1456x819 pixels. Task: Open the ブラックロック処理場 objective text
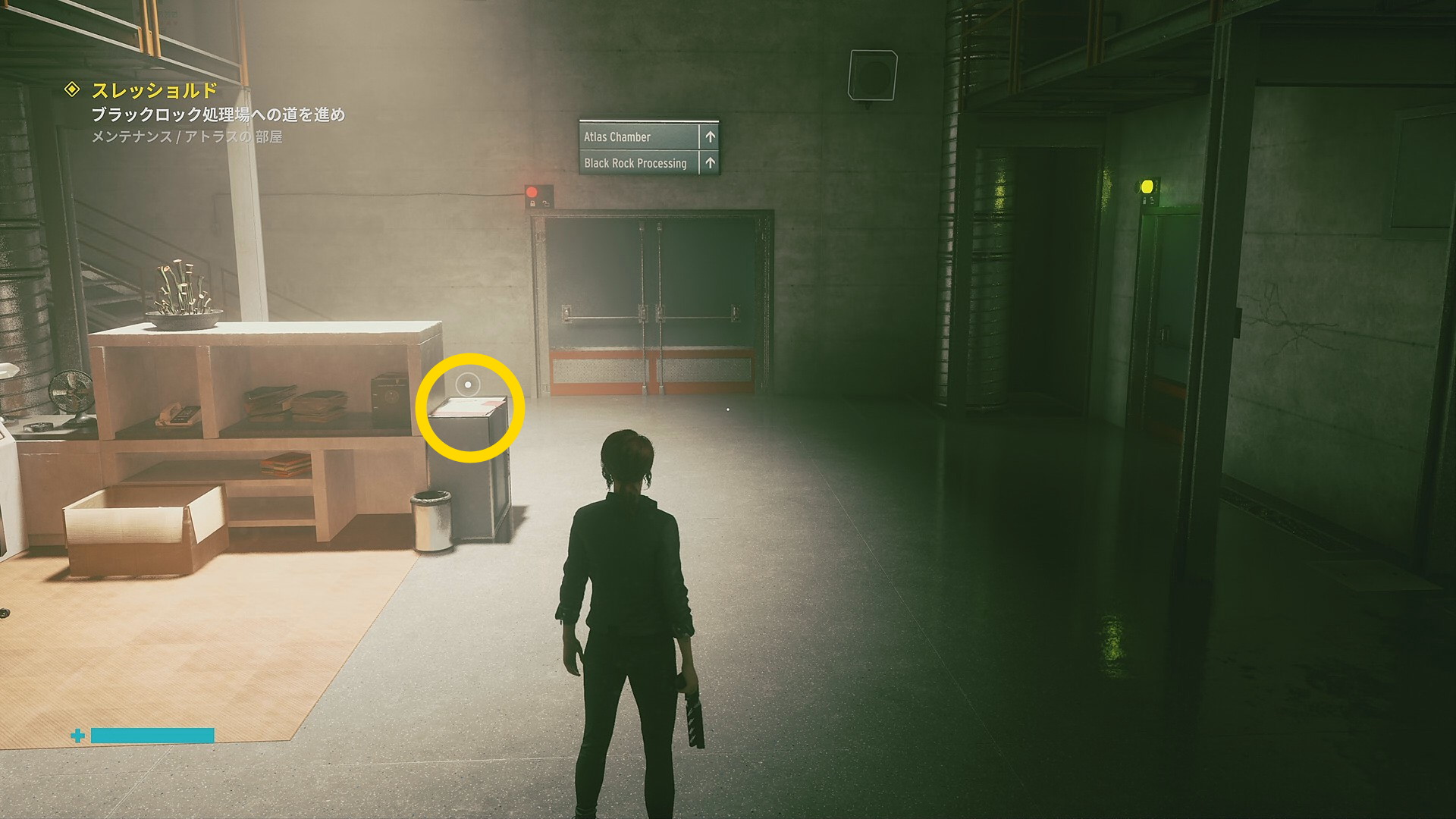218,115
